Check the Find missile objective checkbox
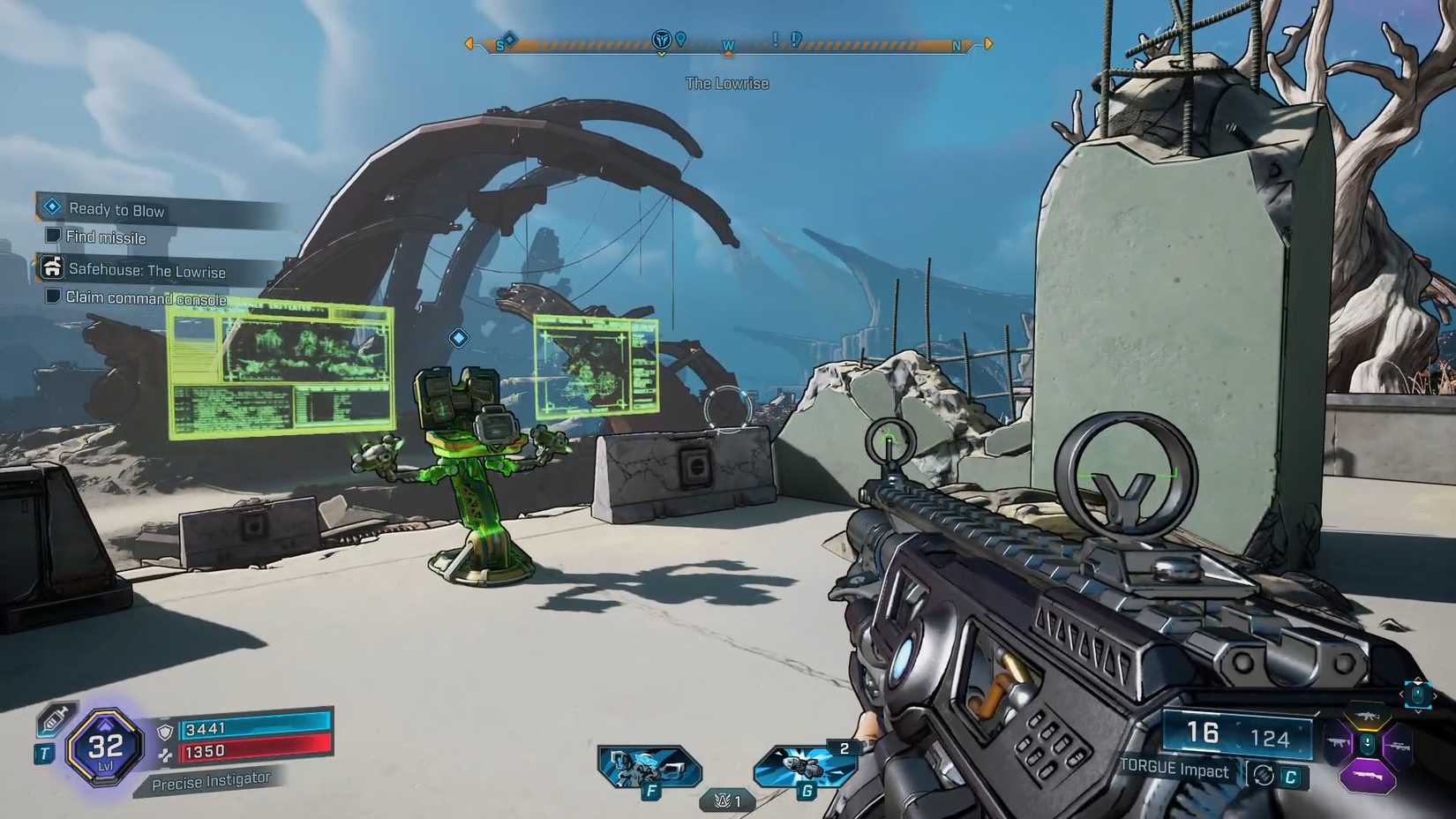1456x819 pixels. (54, 237)
